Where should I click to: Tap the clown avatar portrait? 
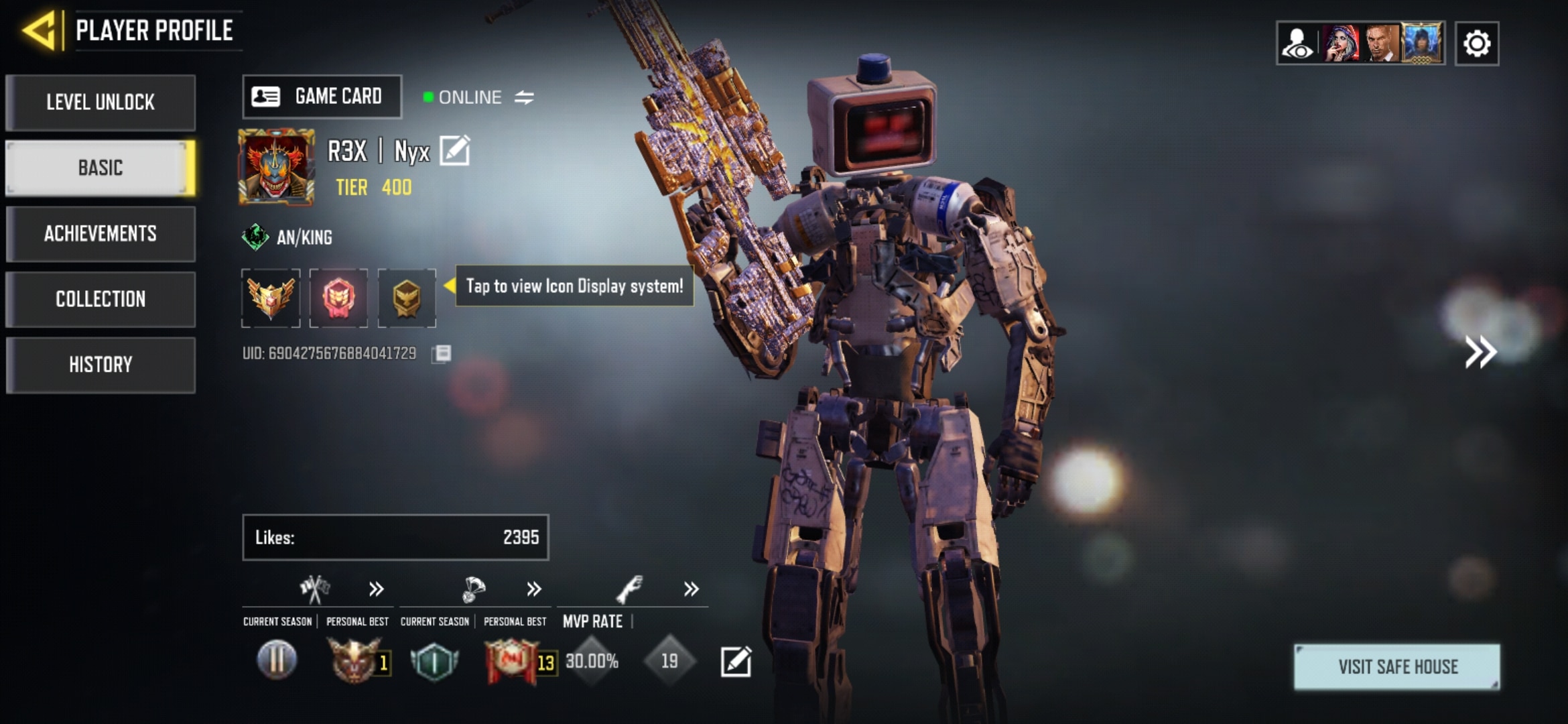tap(276, 167)
